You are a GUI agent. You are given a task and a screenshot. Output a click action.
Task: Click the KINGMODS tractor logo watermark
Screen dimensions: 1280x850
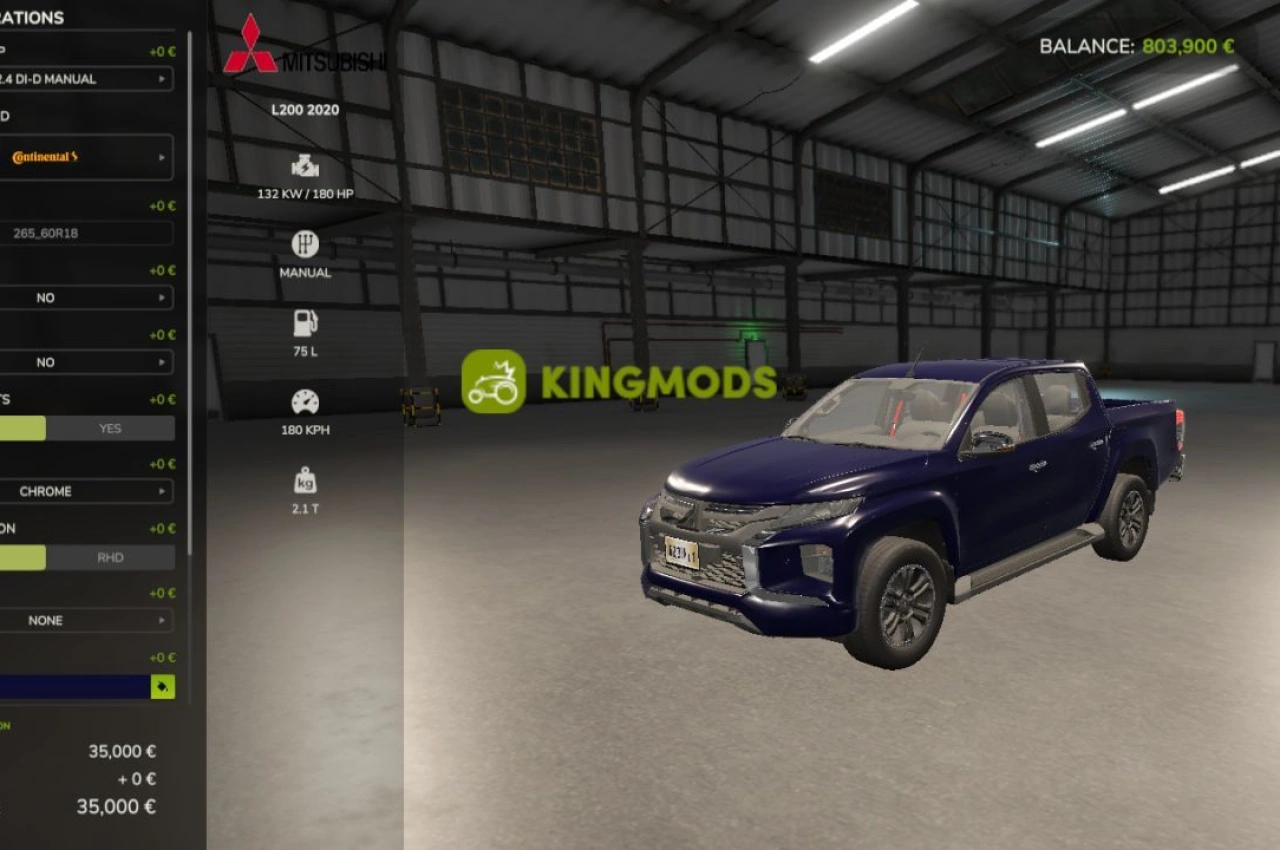(493, 382)
